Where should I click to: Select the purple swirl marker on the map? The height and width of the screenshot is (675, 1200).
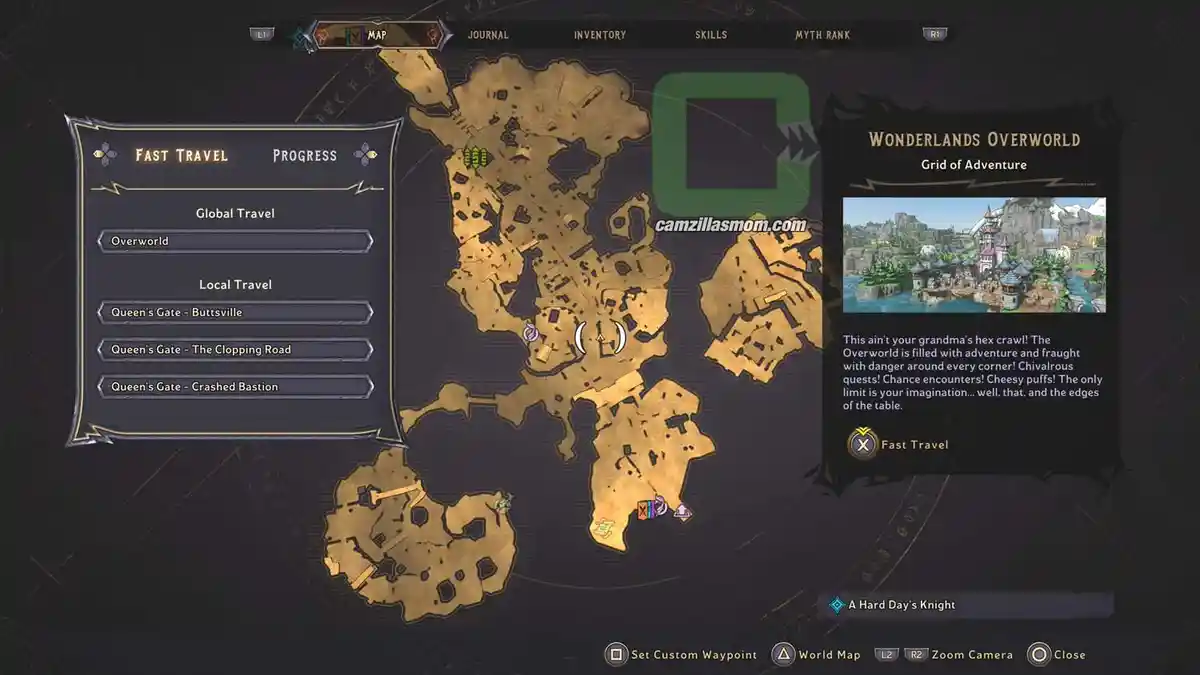pyautogui.click(x=531, y=333)
